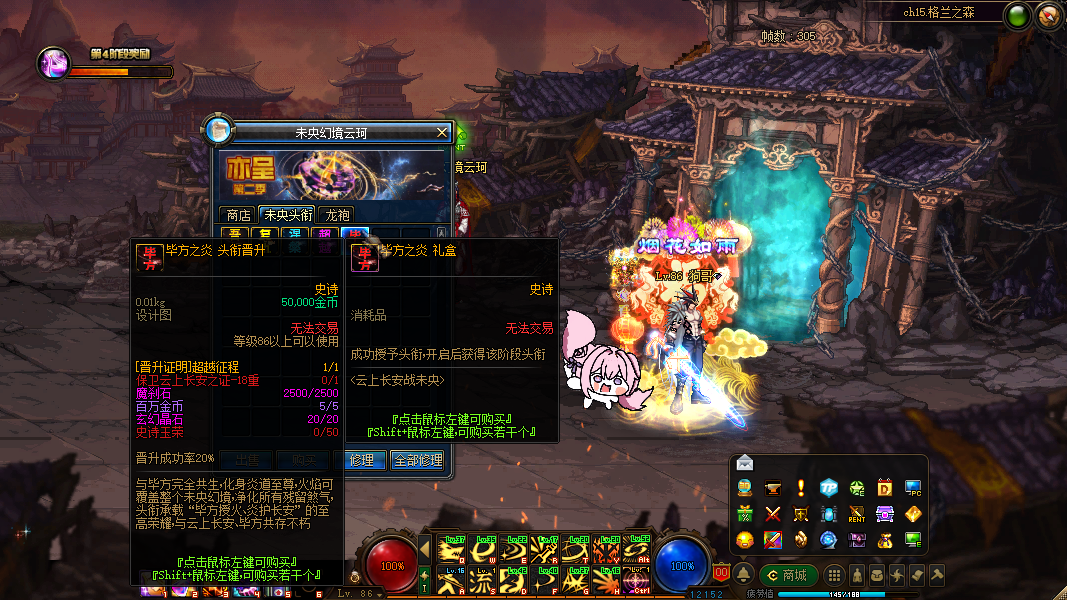Screen dimensions: 1067x600
Task: Toggle the bell notification button
Action: (x=743, y=575)
